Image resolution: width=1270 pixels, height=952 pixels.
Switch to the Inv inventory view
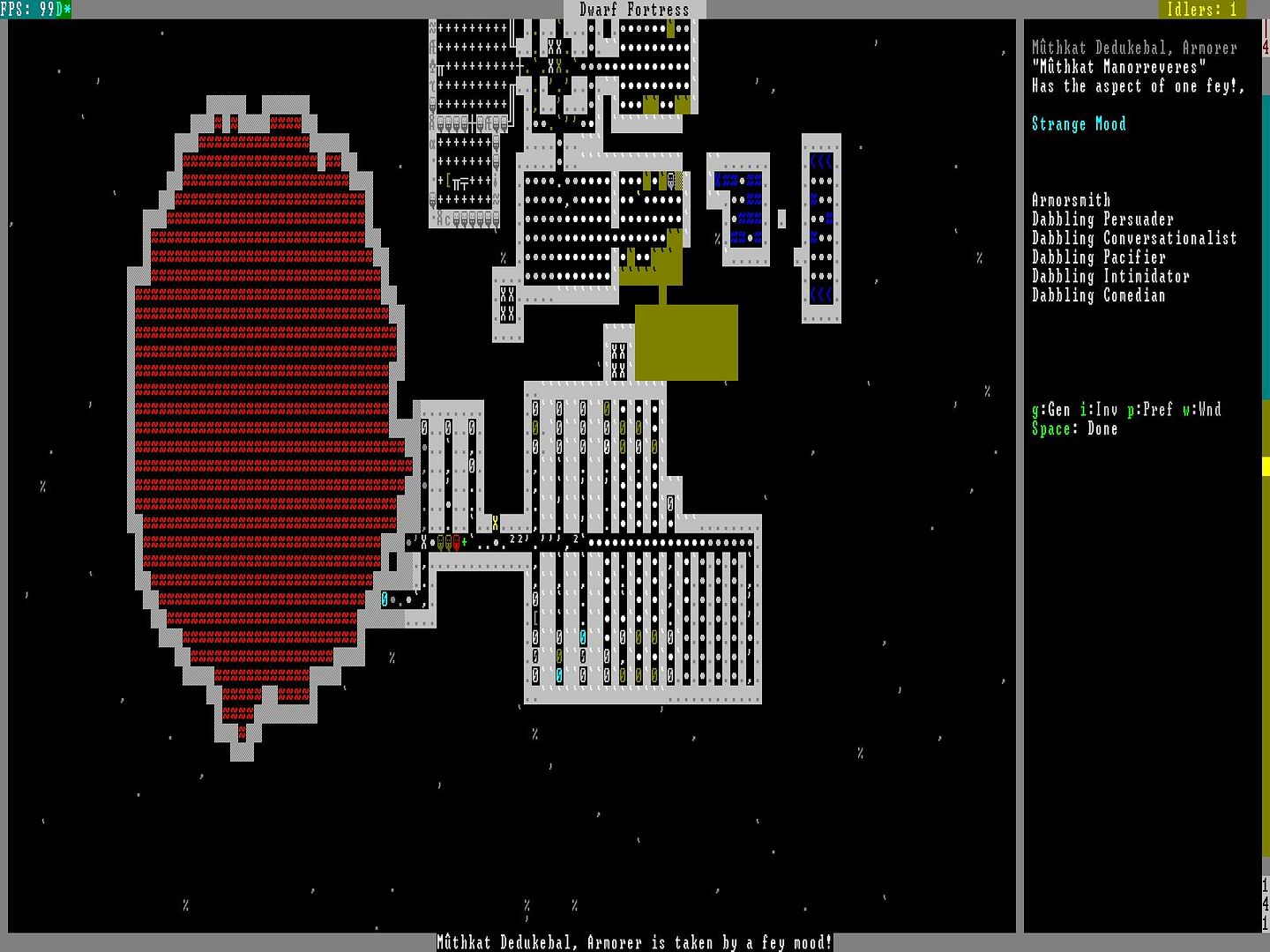(x=1099, y=410)
